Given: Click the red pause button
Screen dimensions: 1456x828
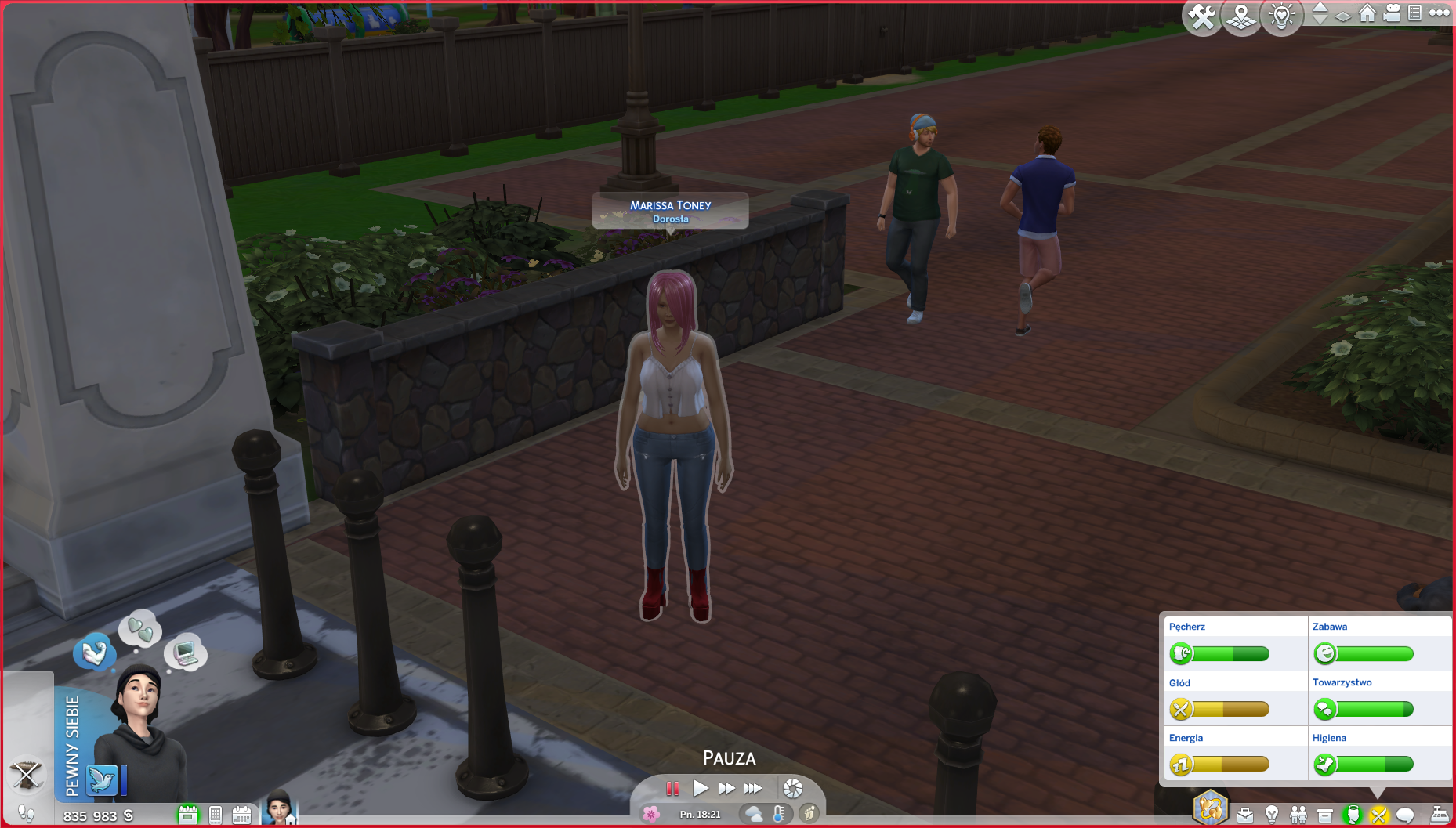Looking at the screenshot, I should point(672,788).
